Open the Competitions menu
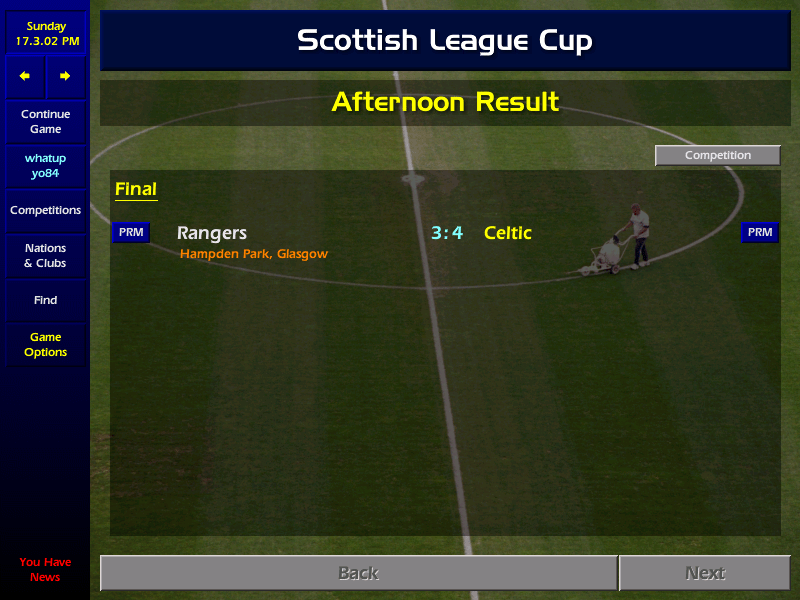The height and width of the screenshot is (600, 800). (x=45, y=211)
